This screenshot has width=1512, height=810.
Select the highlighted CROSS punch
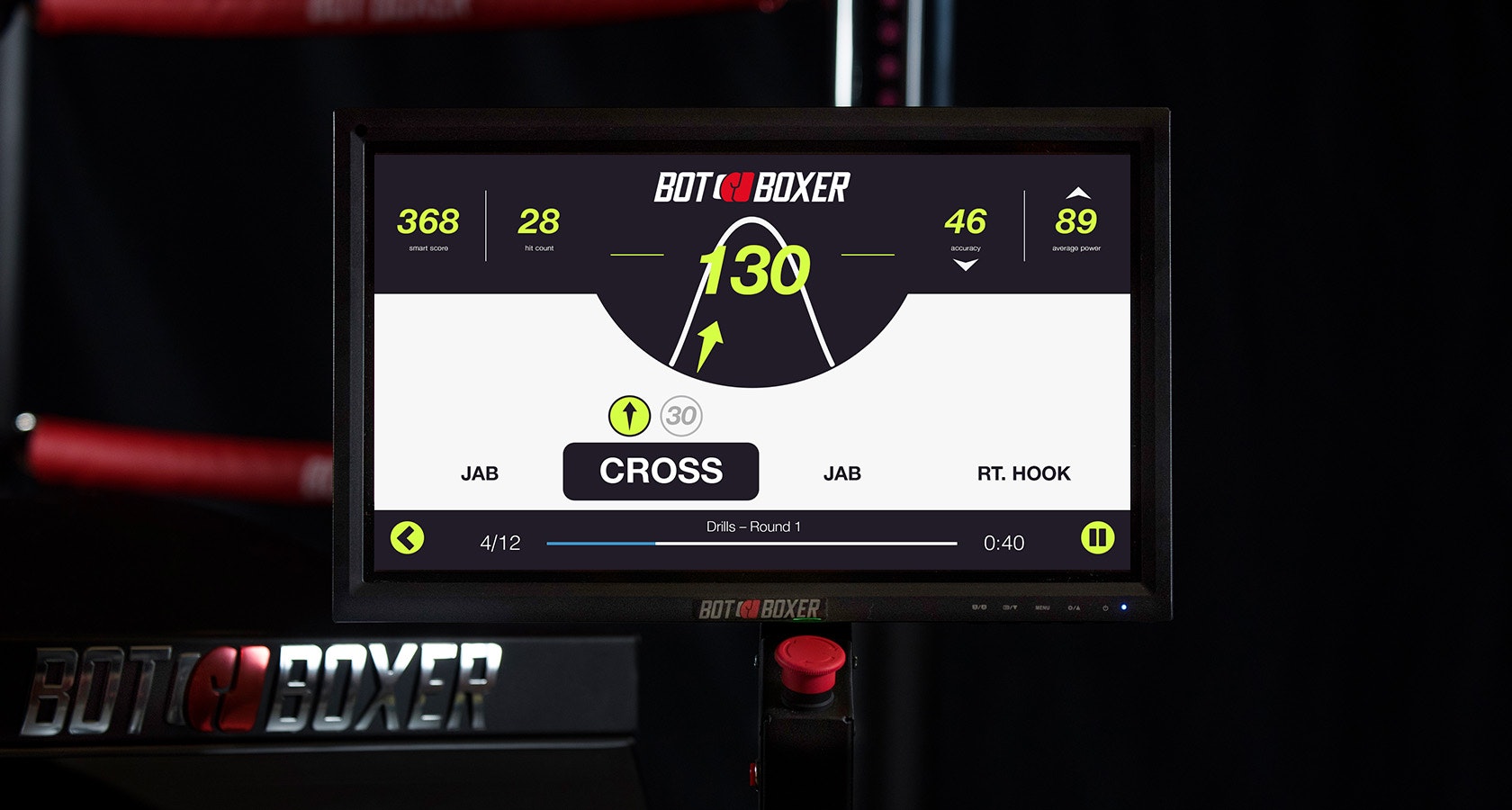click(661, 471)
